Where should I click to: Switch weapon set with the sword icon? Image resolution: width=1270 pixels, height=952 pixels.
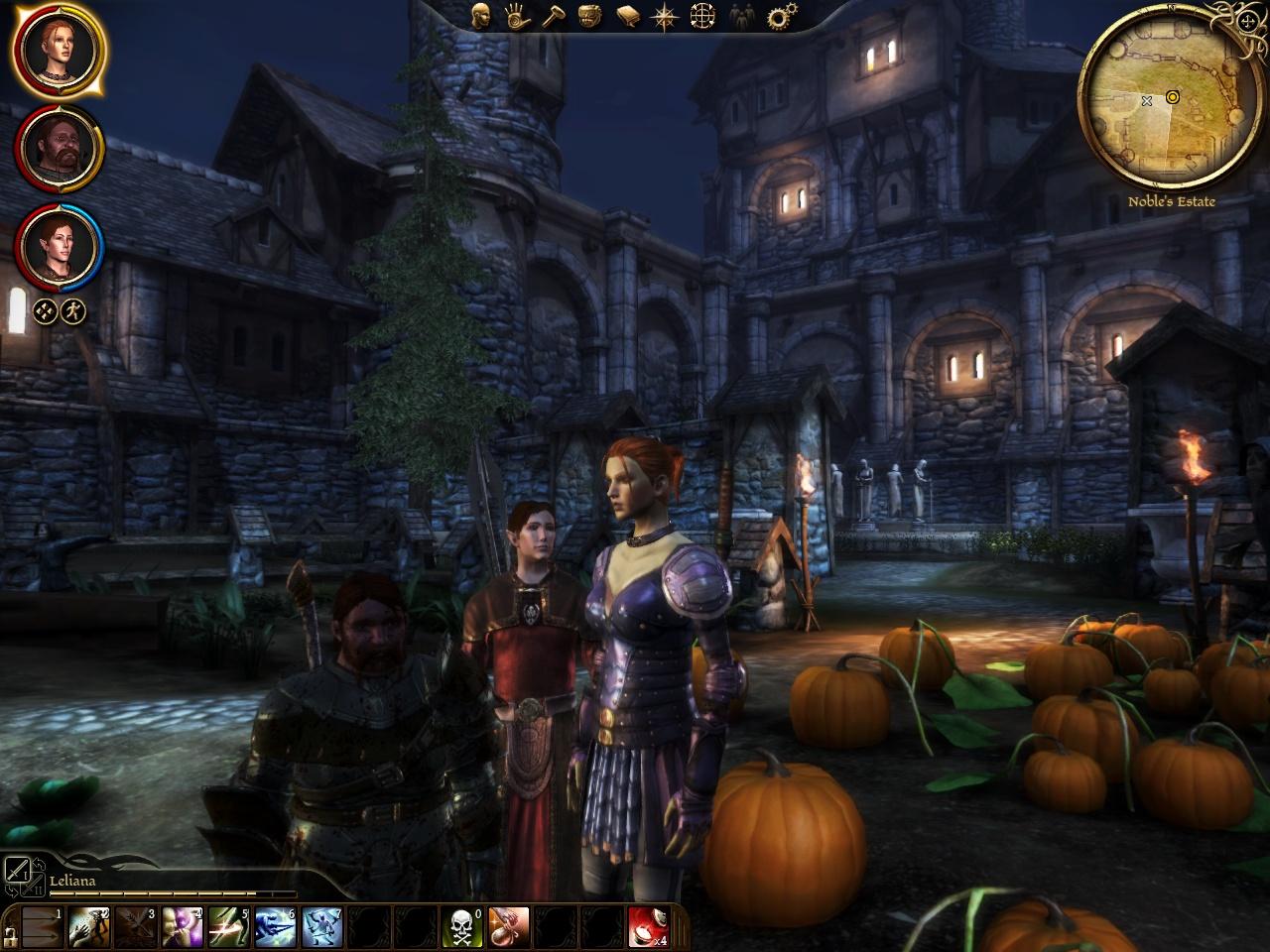18,872
